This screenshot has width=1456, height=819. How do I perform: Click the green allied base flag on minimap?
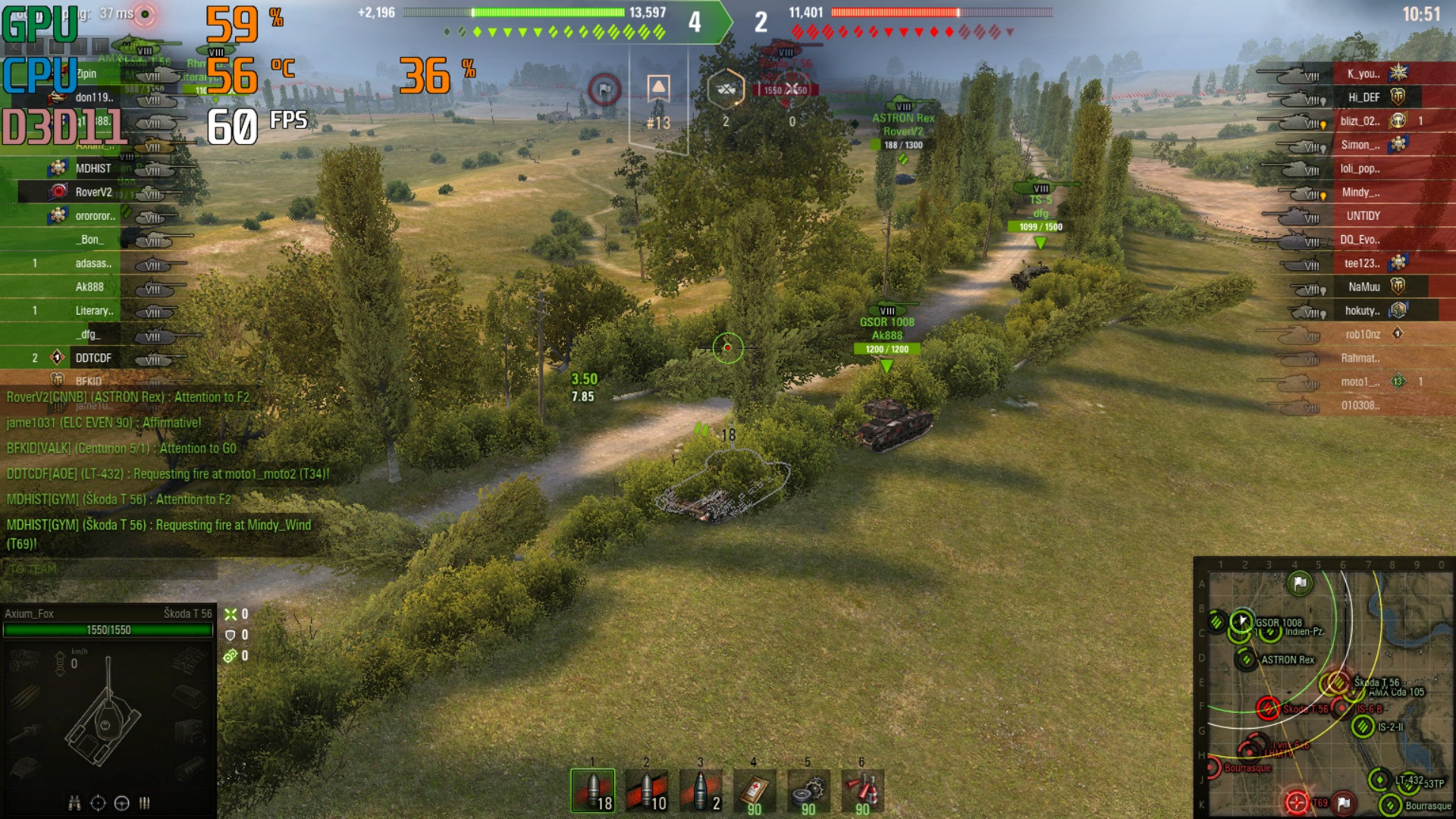coord(1300,583)
